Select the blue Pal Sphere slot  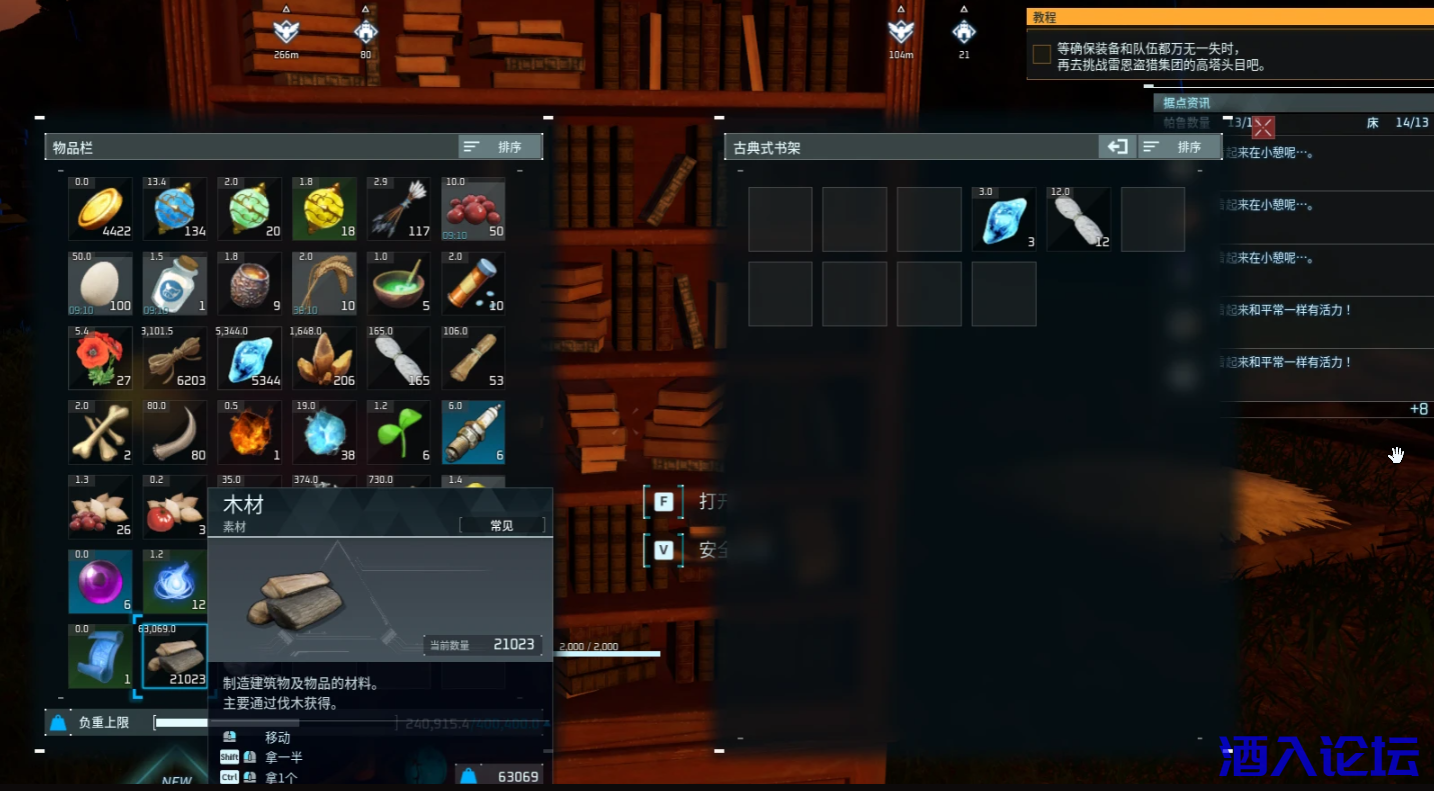(x=175, y=209)
